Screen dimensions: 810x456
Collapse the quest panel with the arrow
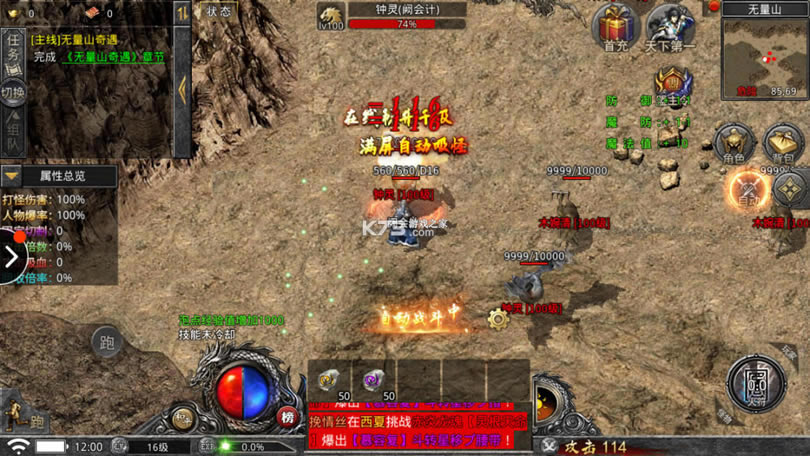[x=182, y=90]
